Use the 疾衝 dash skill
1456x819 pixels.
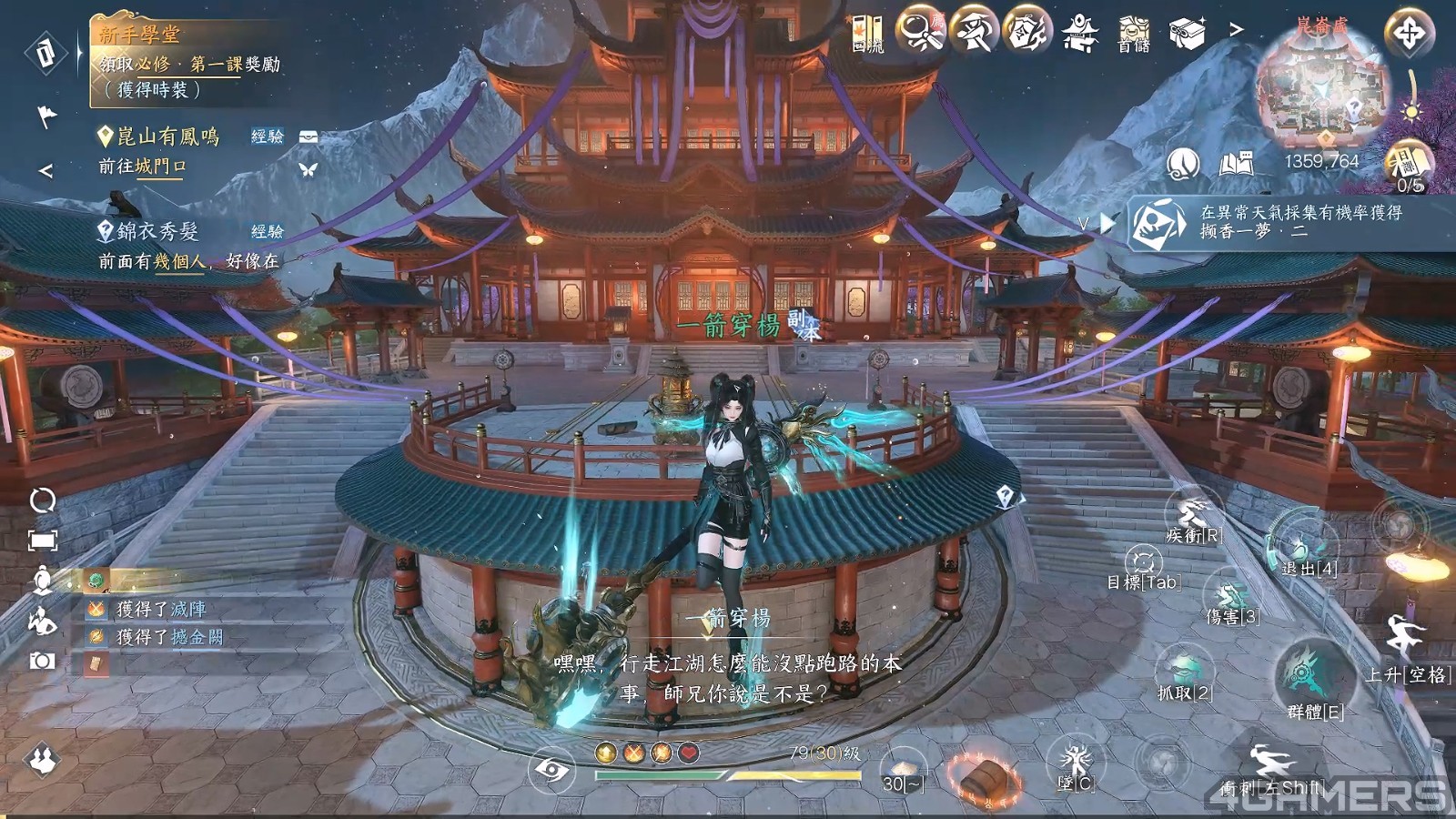[x=1193, y=512]
